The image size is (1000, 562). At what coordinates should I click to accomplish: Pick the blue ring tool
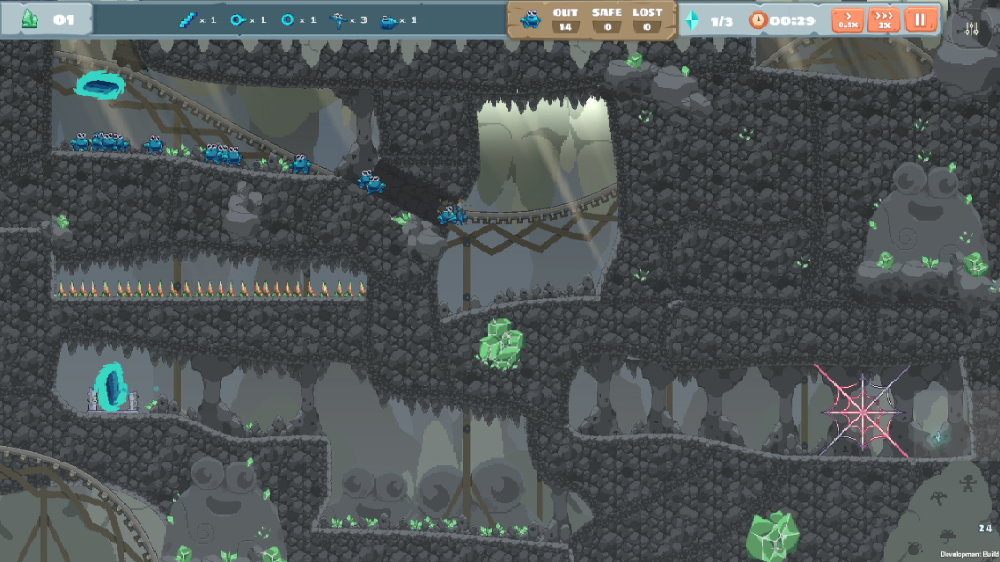coord(288,19)
